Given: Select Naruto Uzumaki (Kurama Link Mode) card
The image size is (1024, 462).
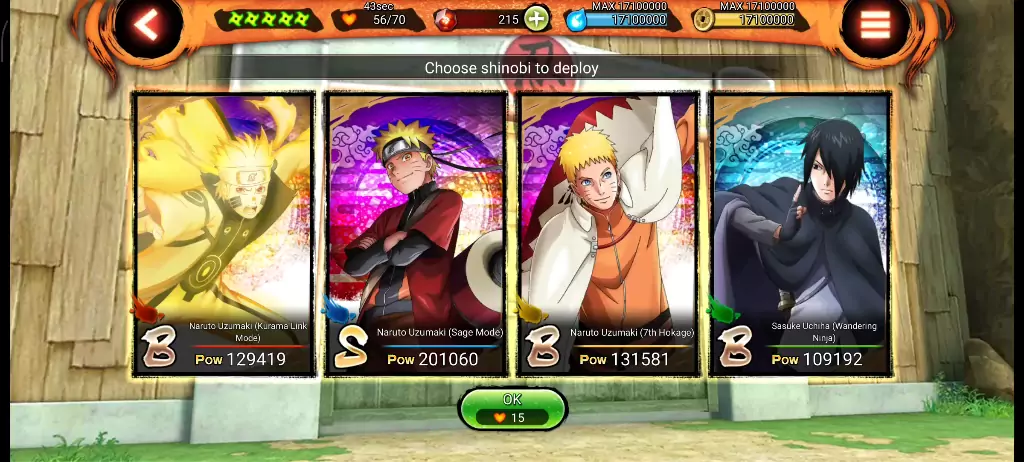Looking at the screenshot, I should point(224,232).
